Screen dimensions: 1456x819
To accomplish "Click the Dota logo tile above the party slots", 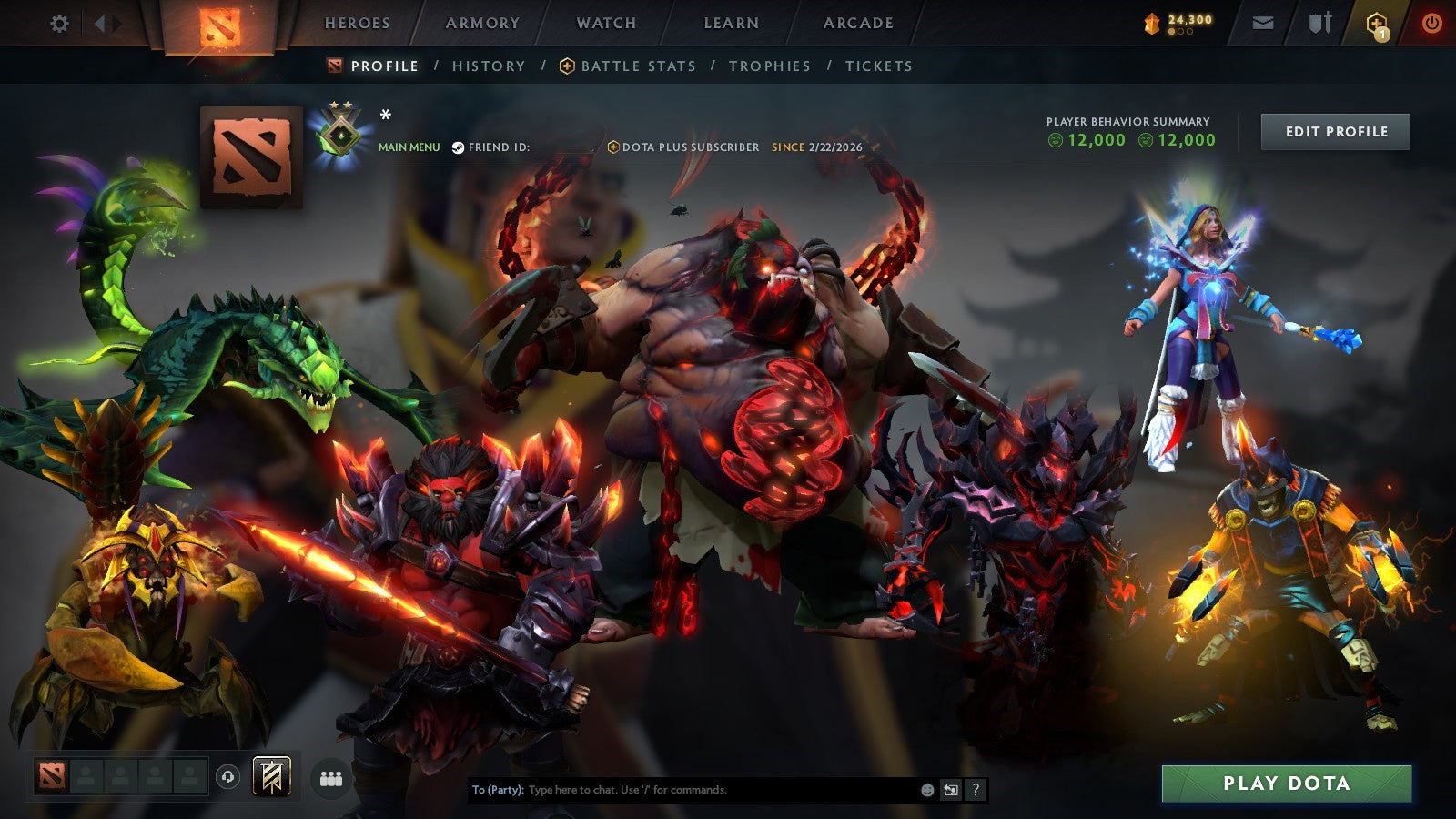I will (x=52, y=775).
